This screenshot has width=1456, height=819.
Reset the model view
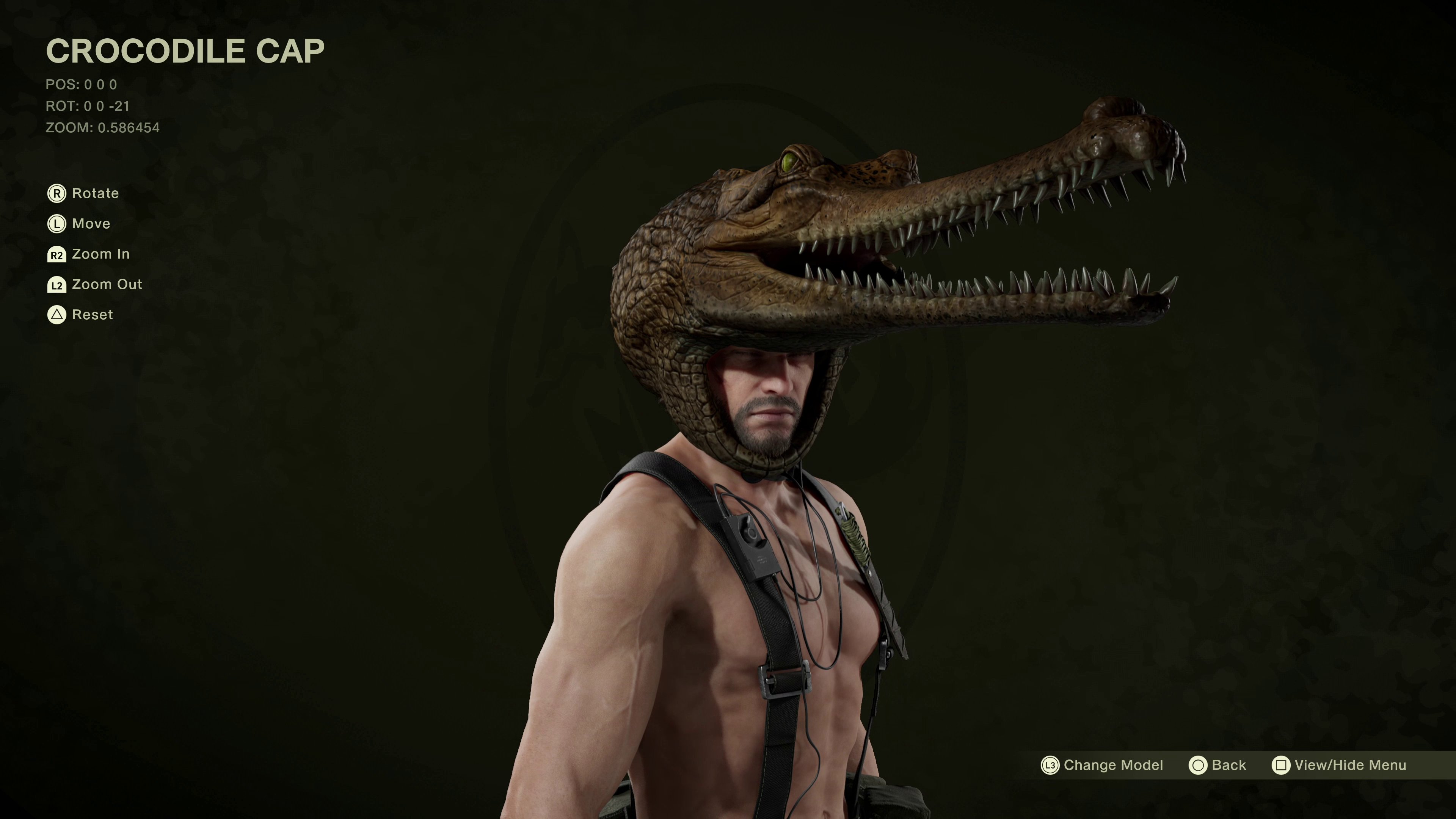[80, 315]
